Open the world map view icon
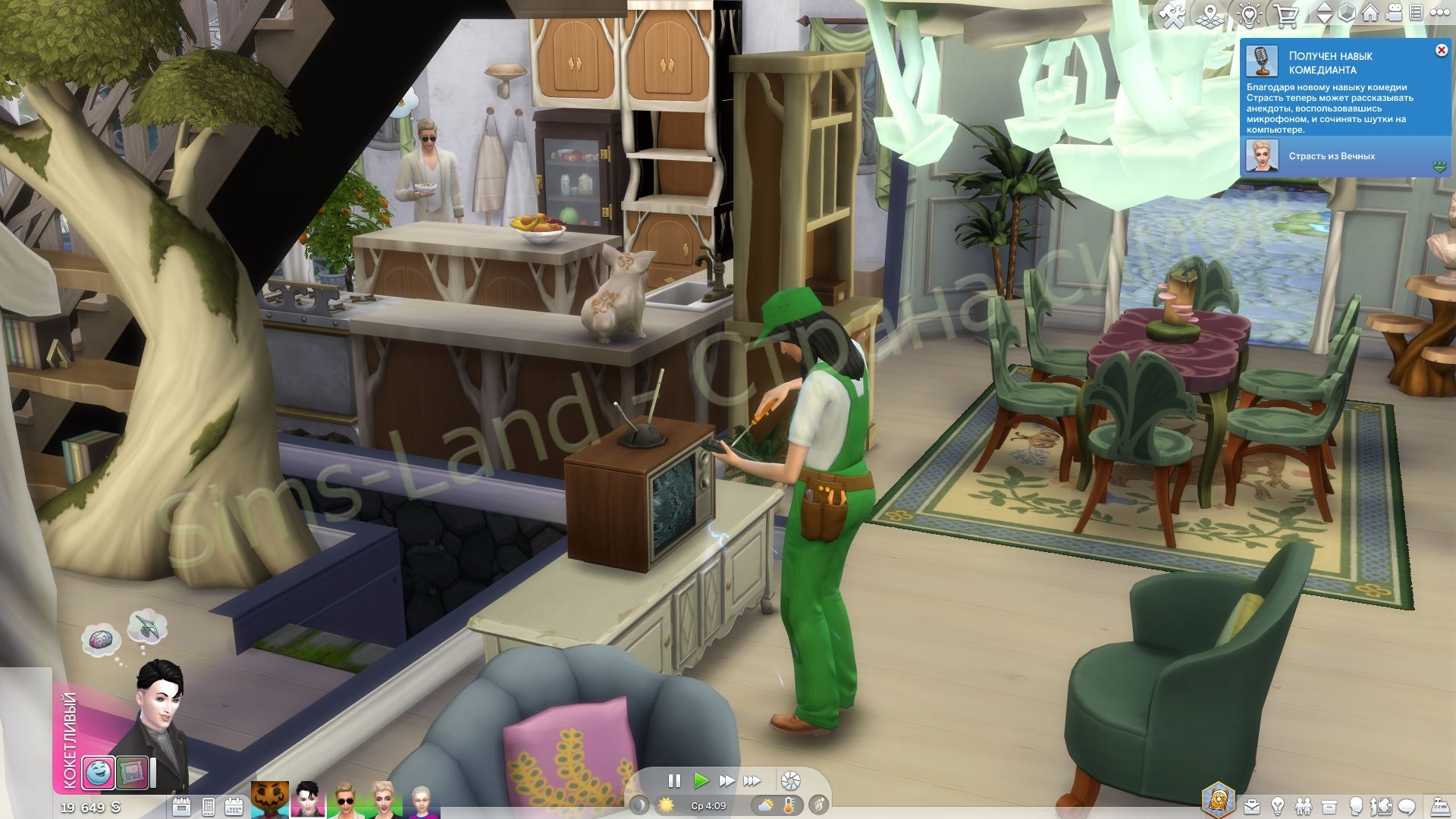The image size is (1456, 819). [x=1210, y=13]
